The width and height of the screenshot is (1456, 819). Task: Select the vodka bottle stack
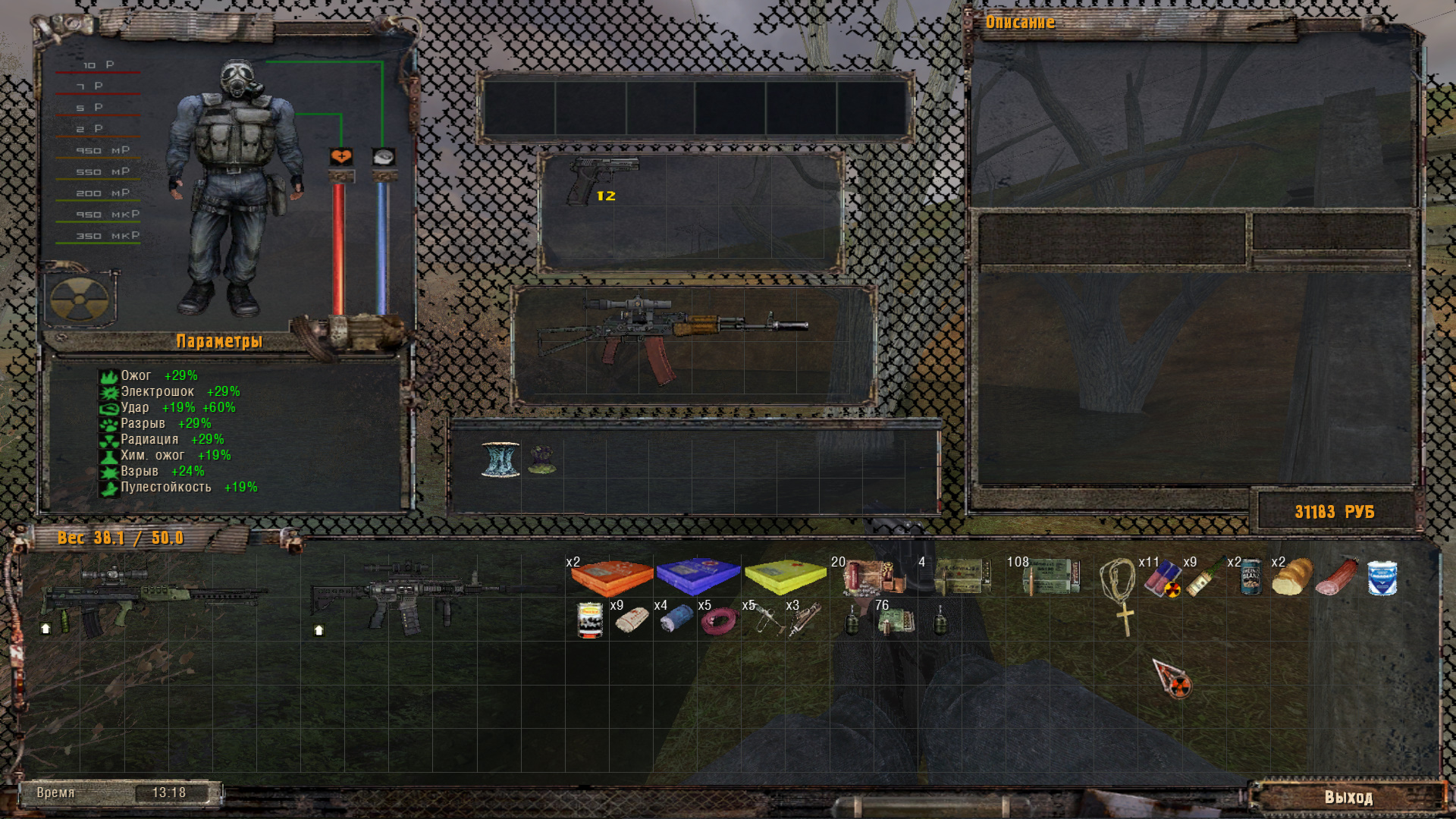point(1204,579)
